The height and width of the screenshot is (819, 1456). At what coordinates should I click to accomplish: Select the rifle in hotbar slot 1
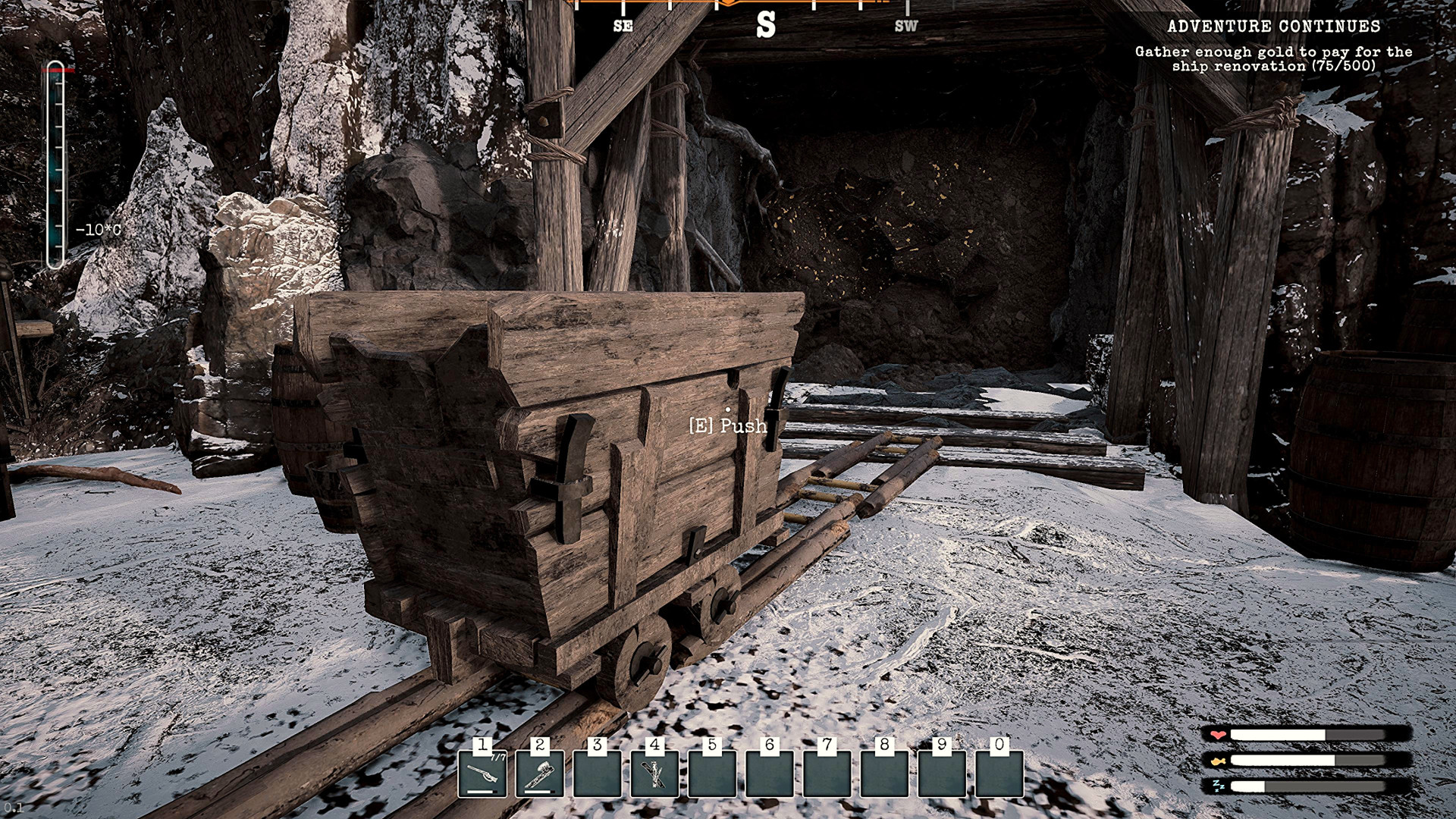pyautogui.click(x=482, y=773)
